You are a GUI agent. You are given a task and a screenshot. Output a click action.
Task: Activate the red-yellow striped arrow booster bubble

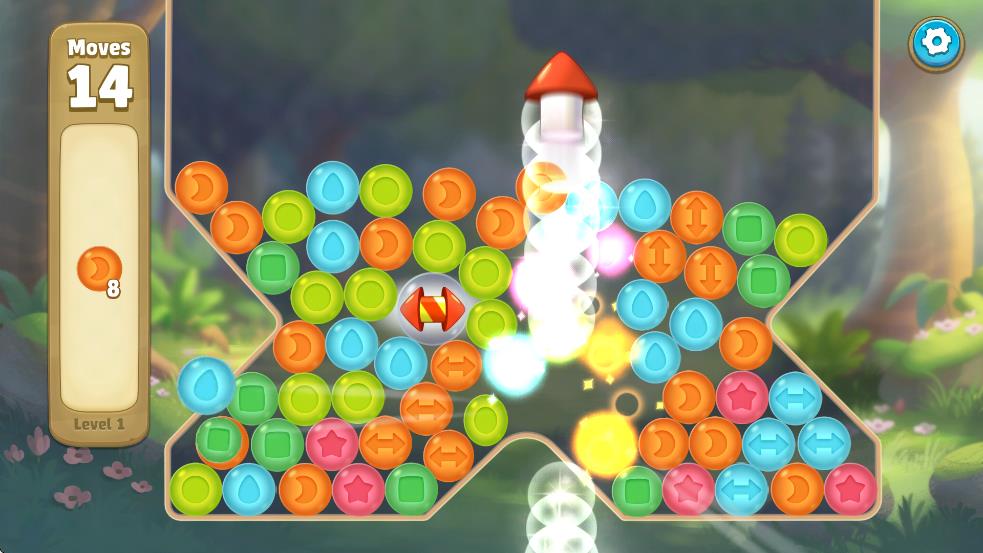(x=432, y=309)
